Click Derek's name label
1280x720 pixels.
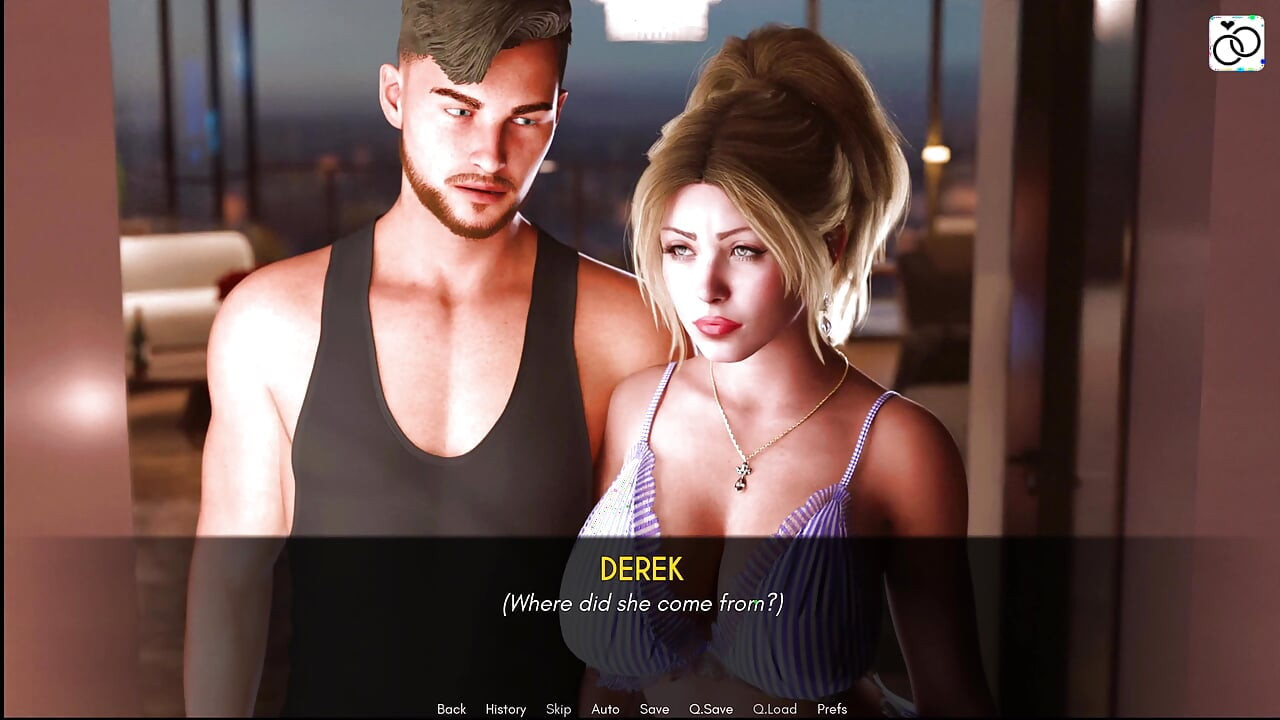pos(640,570)
